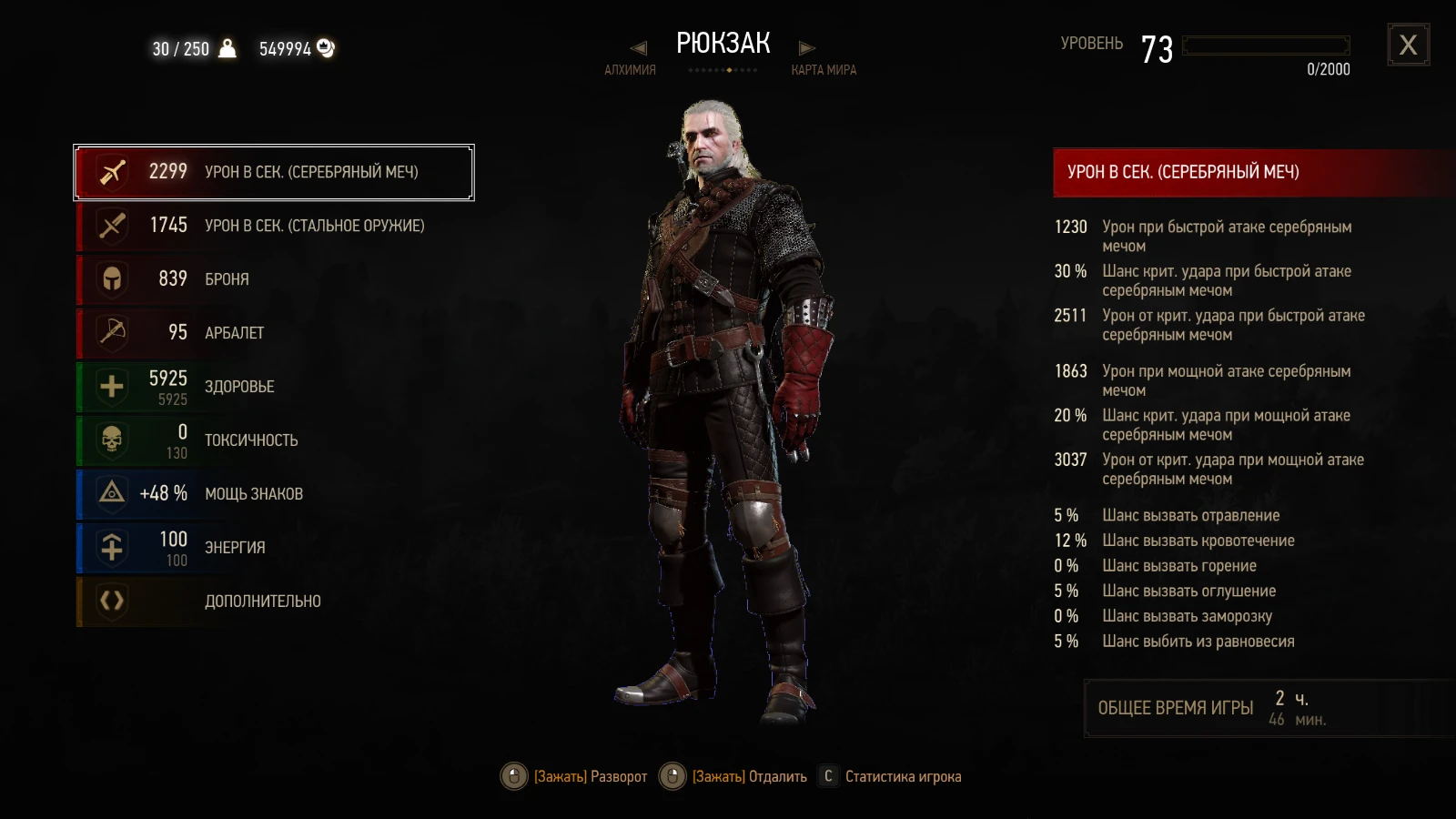
Task: Click the crossbow icon beside АРБАЛЕТ
Action: [111, 332]
